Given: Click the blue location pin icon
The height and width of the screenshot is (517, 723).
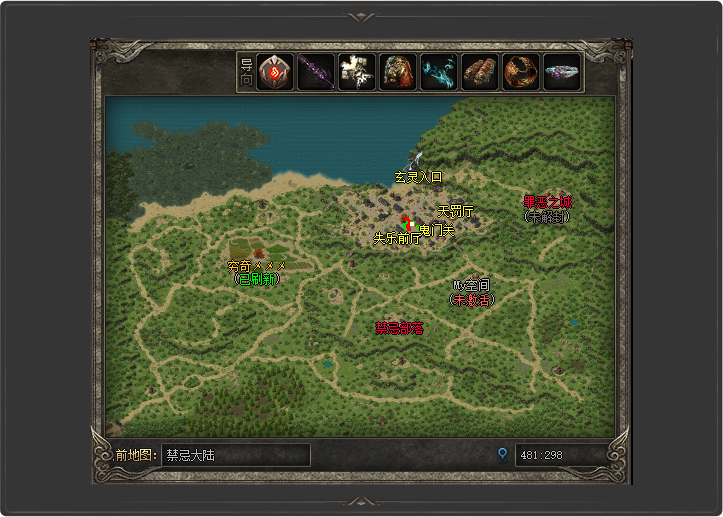Looking at the screenshot, I should (502, 455).
